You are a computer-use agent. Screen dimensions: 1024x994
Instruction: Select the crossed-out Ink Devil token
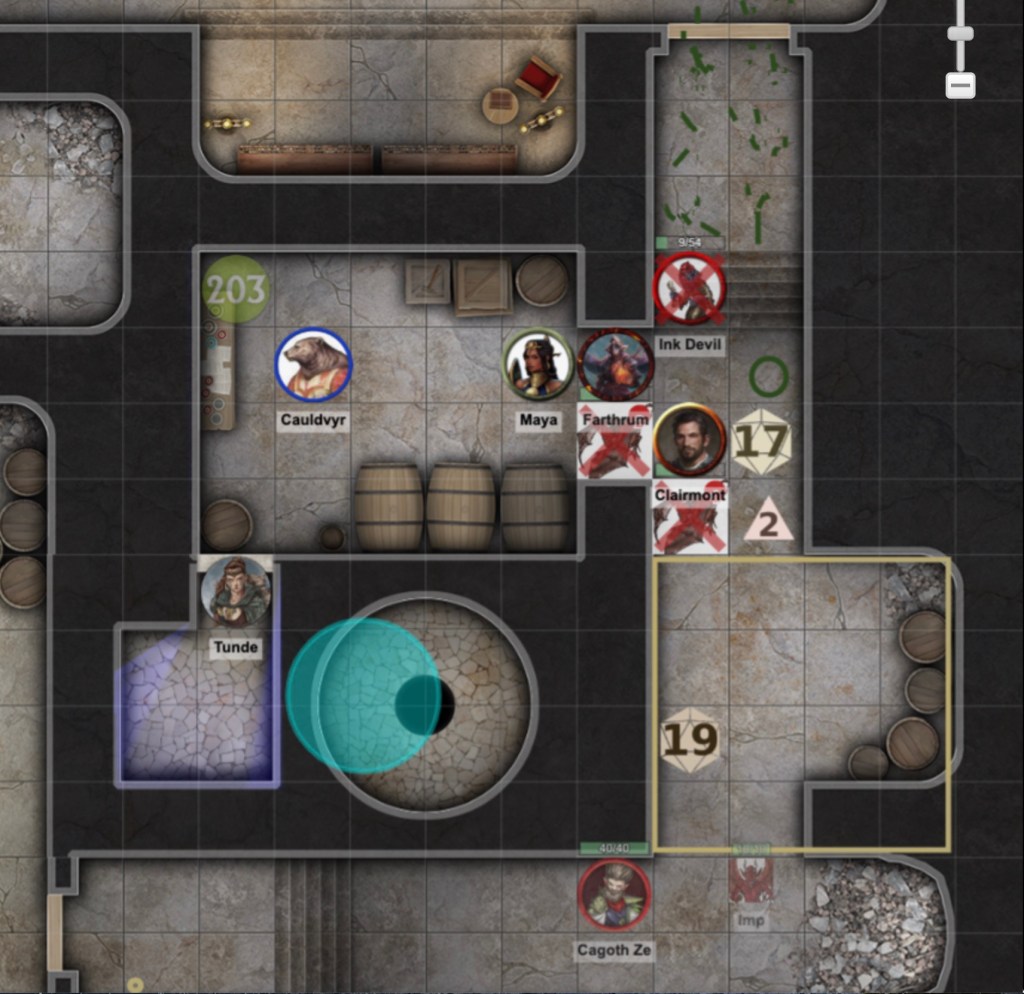coord(689,289)
